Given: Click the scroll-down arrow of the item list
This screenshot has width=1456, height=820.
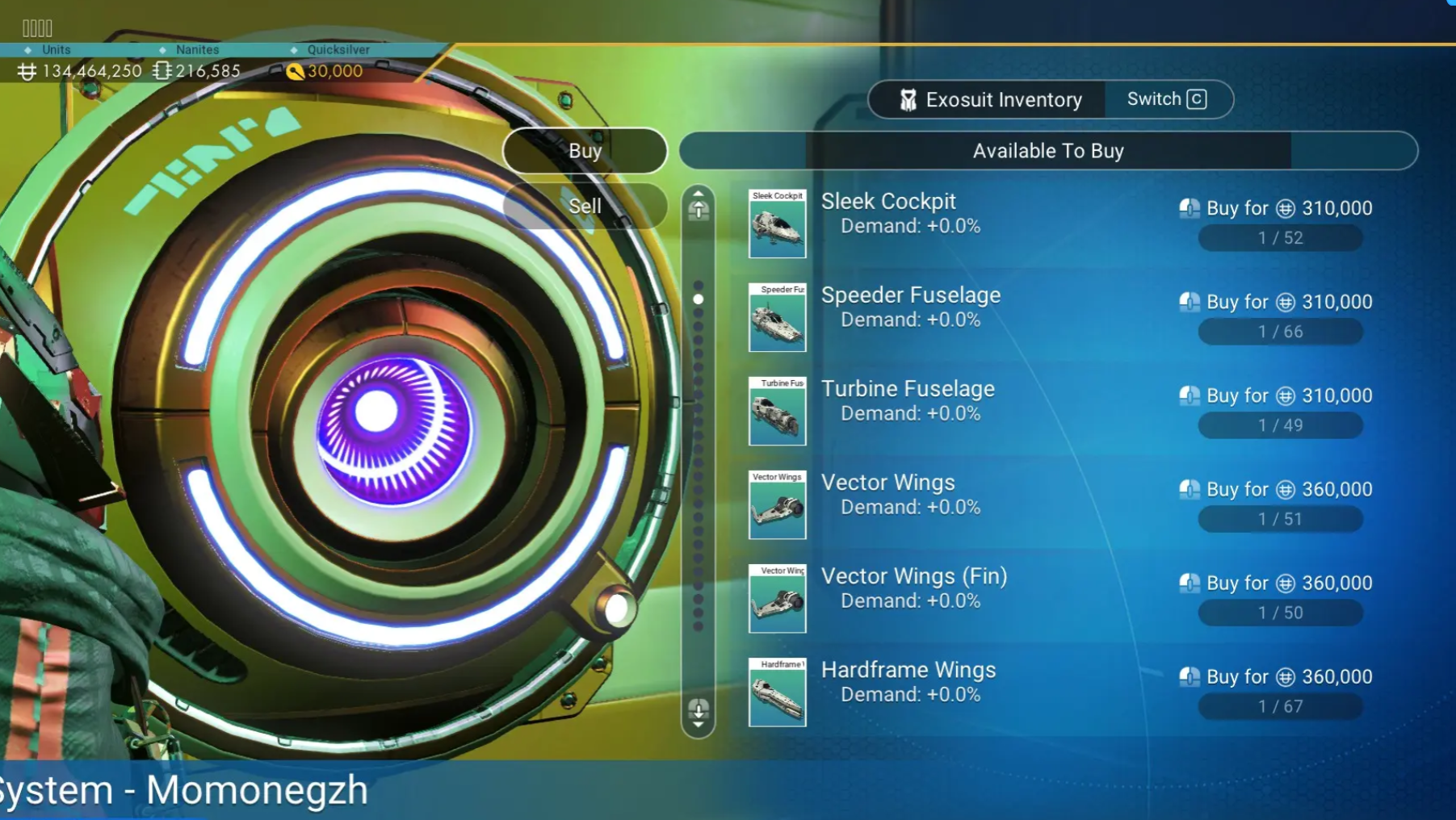Looking at the screenshot, I should click(699, 712).
